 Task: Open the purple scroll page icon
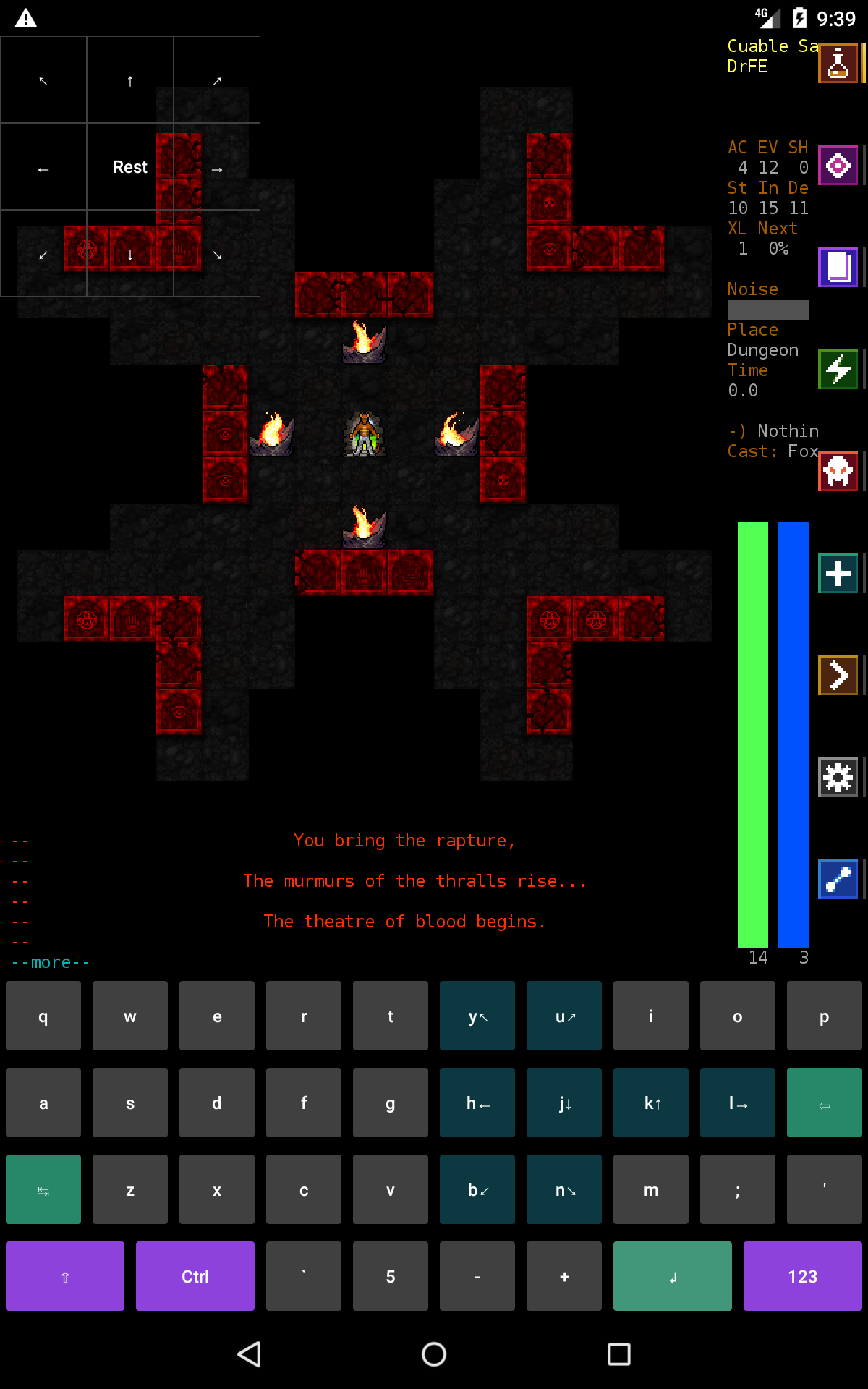click(838, 267)
